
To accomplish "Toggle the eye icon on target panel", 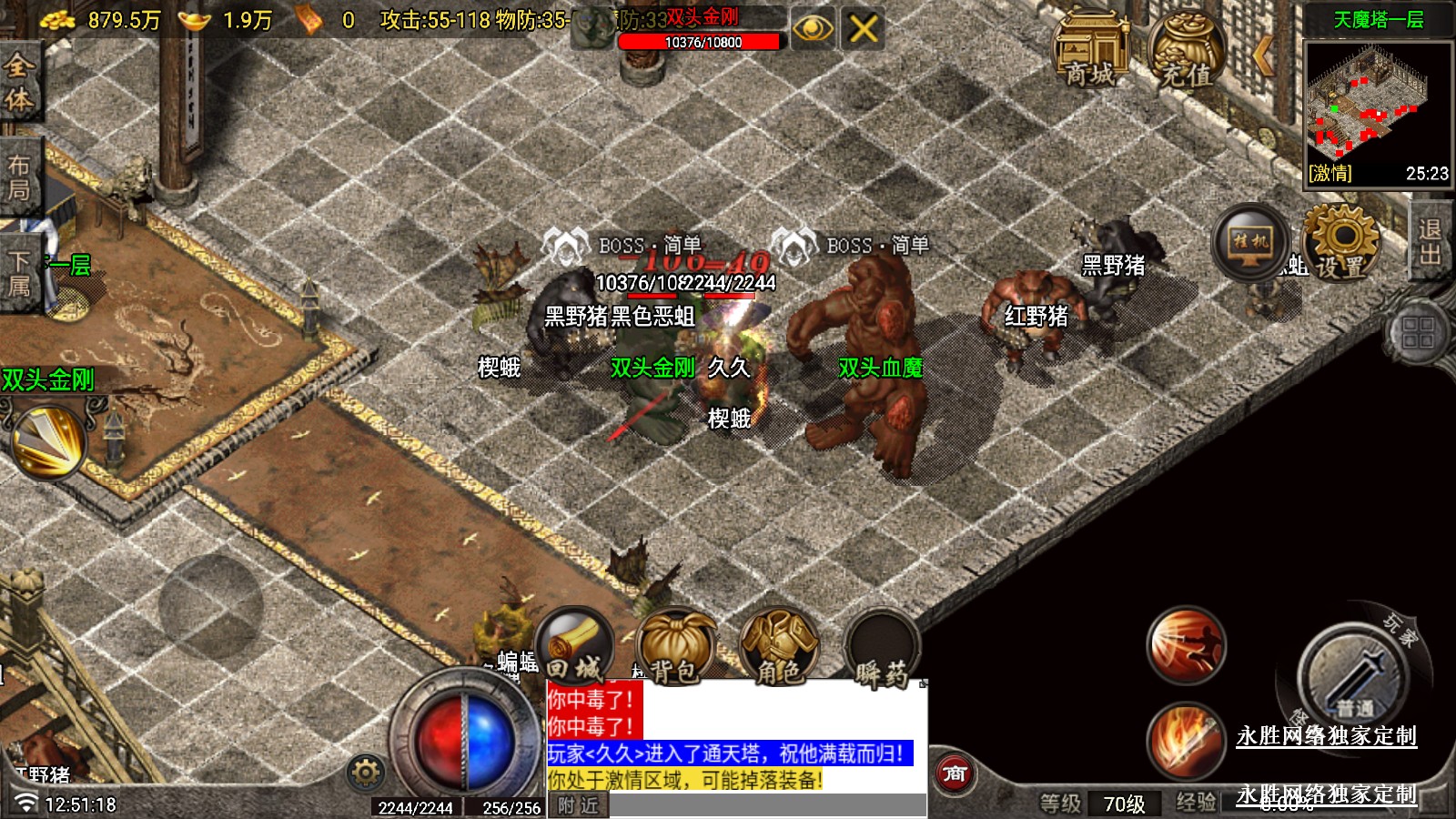I will coord(812,29).
